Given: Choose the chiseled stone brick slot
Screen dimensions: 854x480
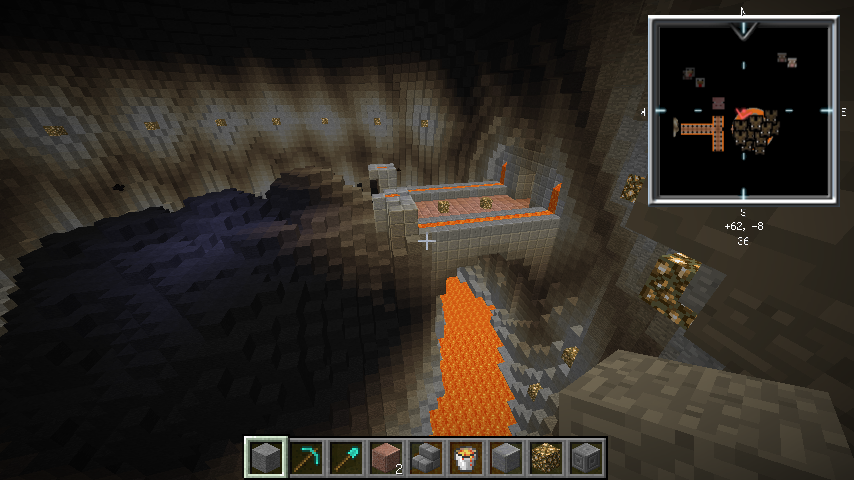Looking at the screenshot, I should click(x=586, y=458).
